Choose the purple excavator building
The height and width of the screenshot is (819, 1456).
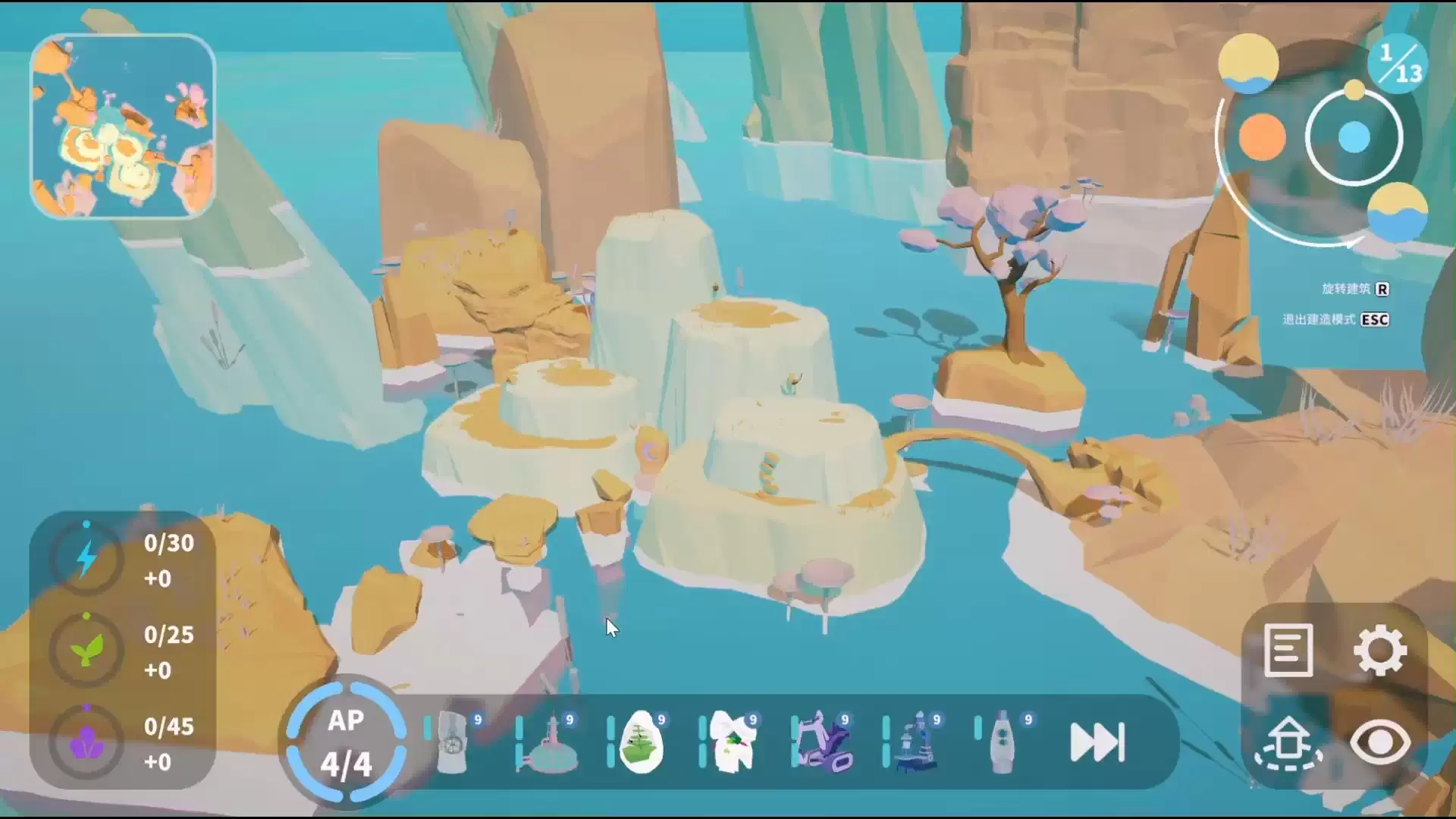click(825, 742)
